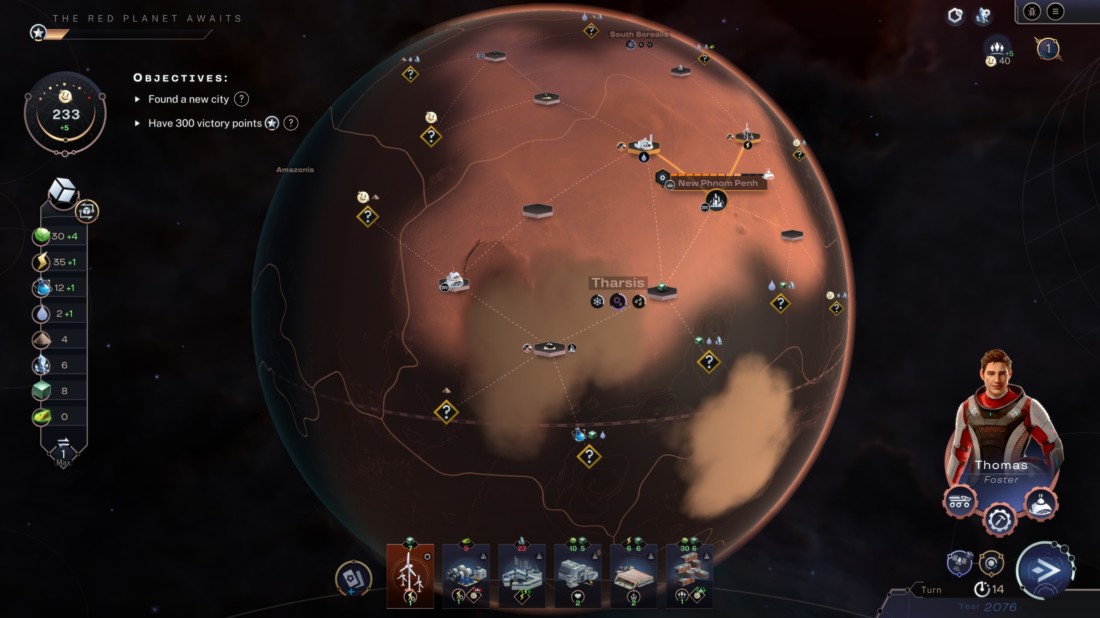Open the Tharsis region label
1100x618 pixels.
618,283
